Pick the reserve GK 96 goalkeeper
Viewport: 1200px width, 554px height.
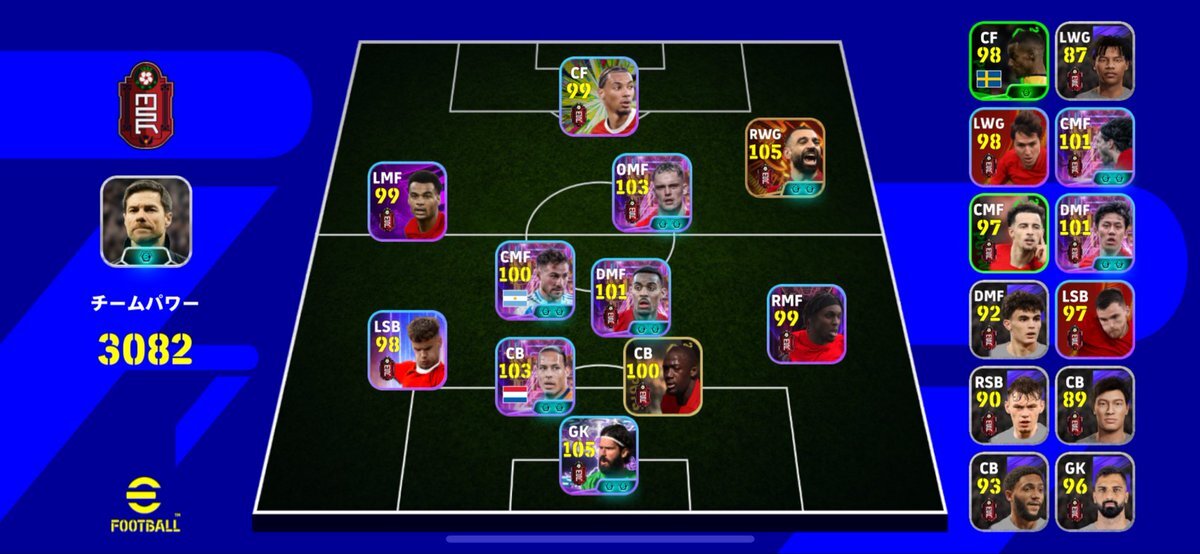1095,492
